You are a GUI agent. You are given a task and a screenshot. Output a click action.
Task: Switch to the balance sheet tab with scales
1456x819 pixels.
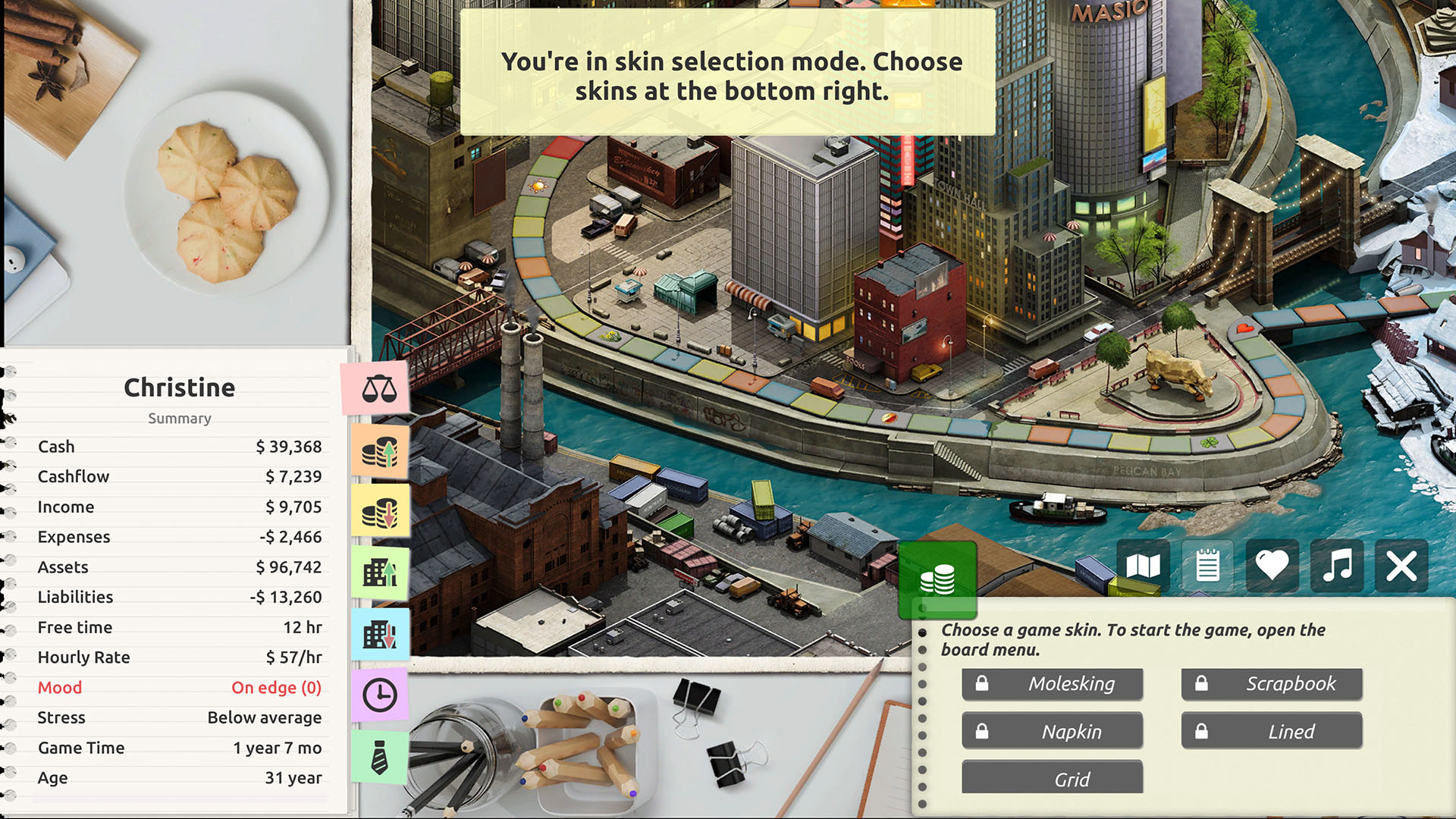tap(380, 389)
